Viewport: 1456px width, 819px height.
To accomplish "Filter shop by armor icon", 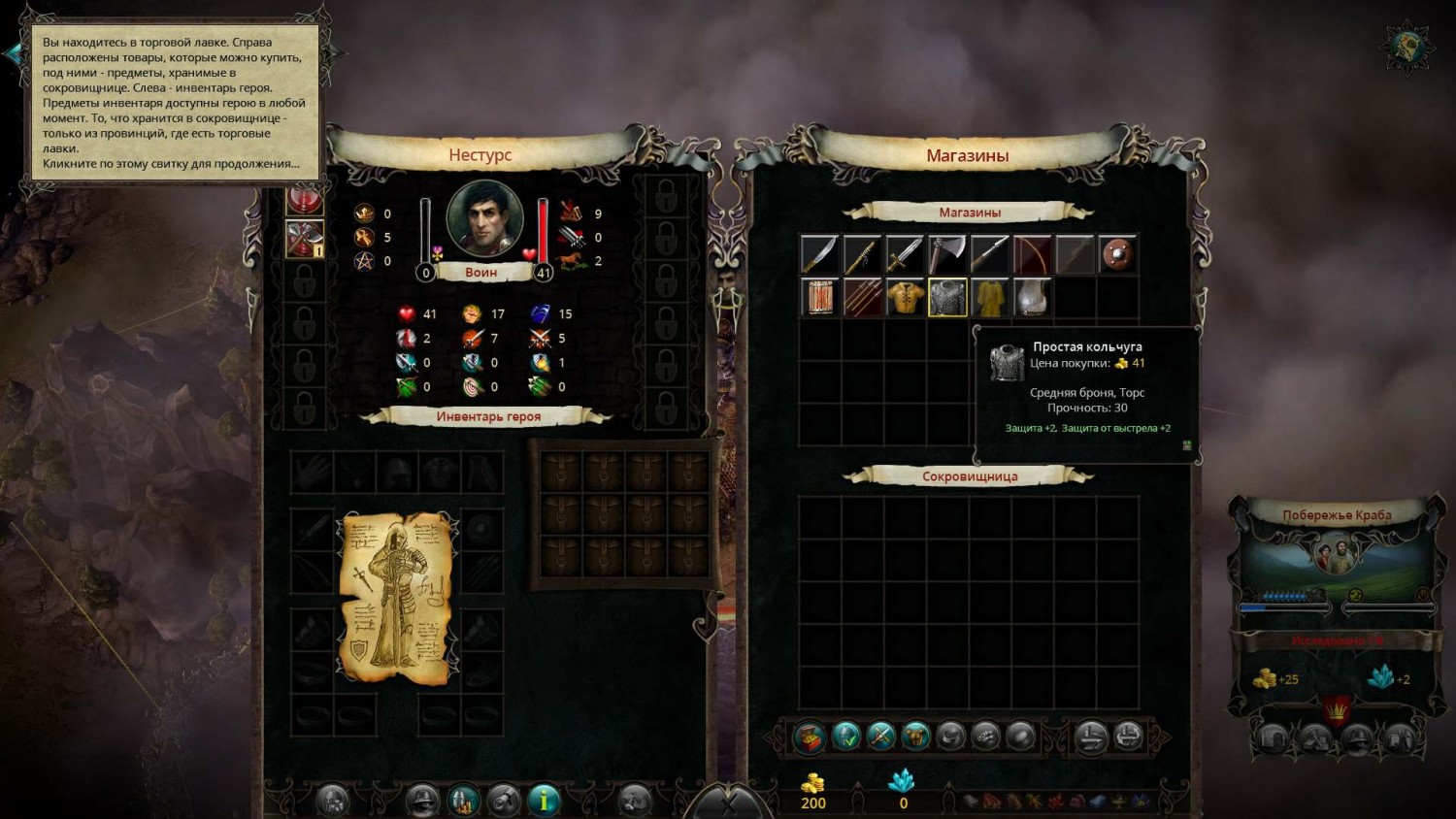I will [915, 737].
